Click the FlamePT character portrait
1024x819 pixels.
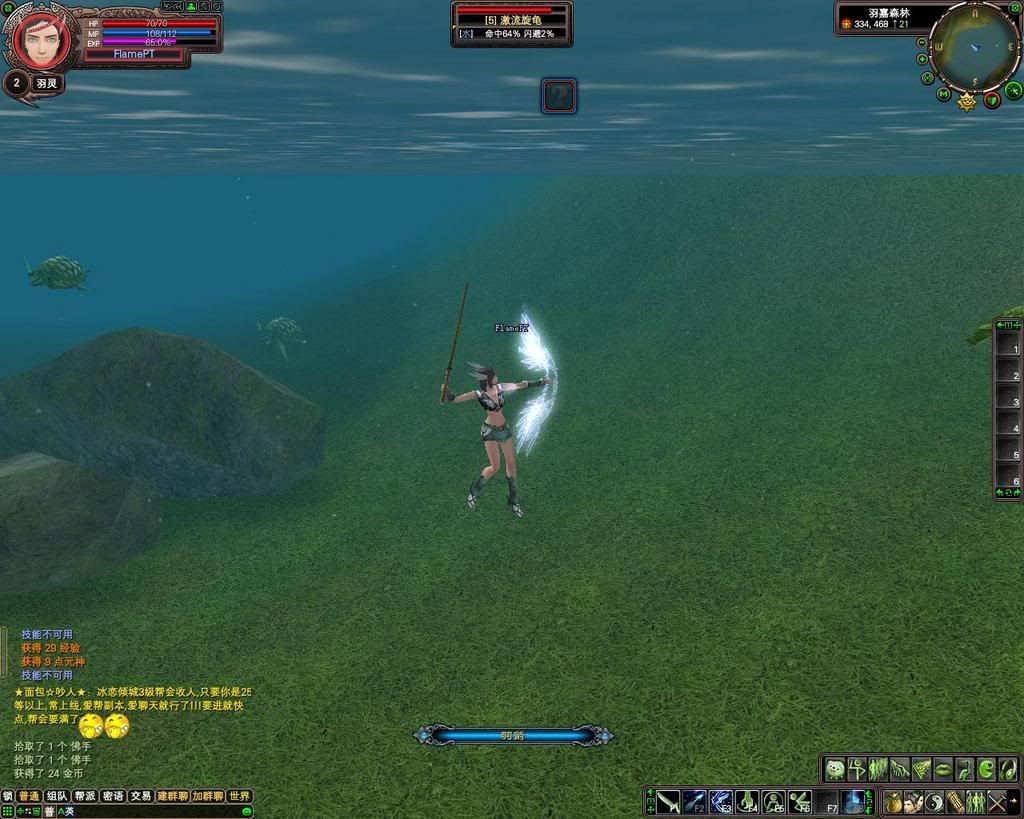(x=40, y=40)
